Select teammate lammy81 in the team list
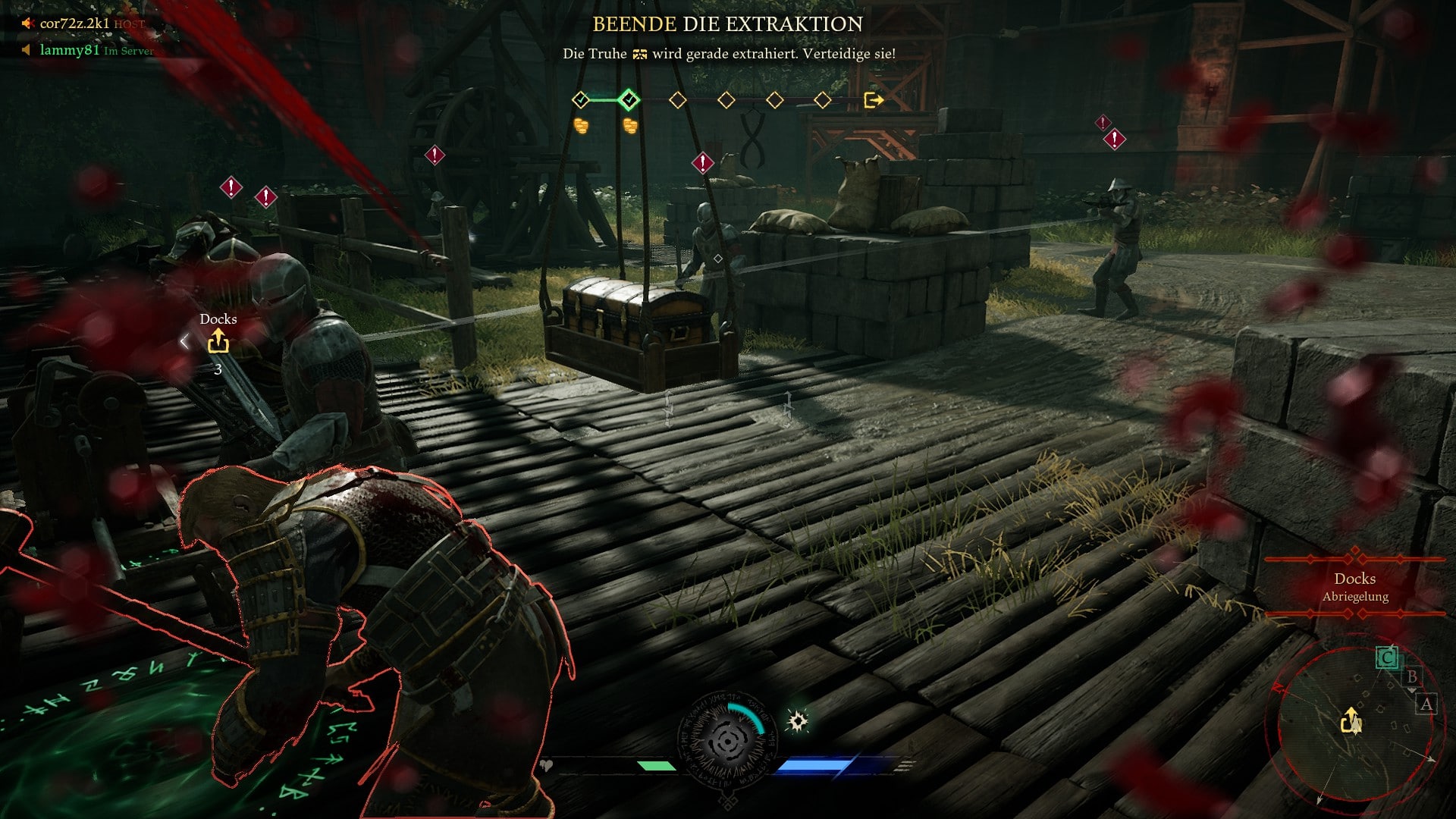The image size is (1456, 819). click(70, 50)
